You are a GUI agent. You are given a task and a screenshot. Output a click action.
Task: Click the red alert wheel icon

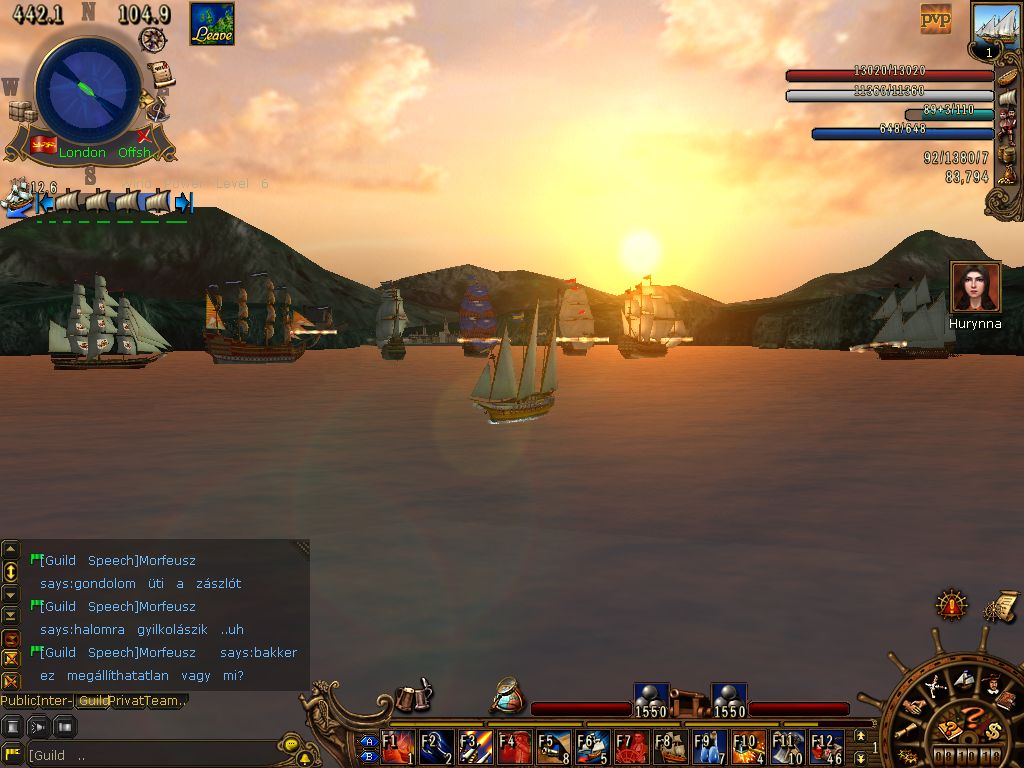coord(951,605)
